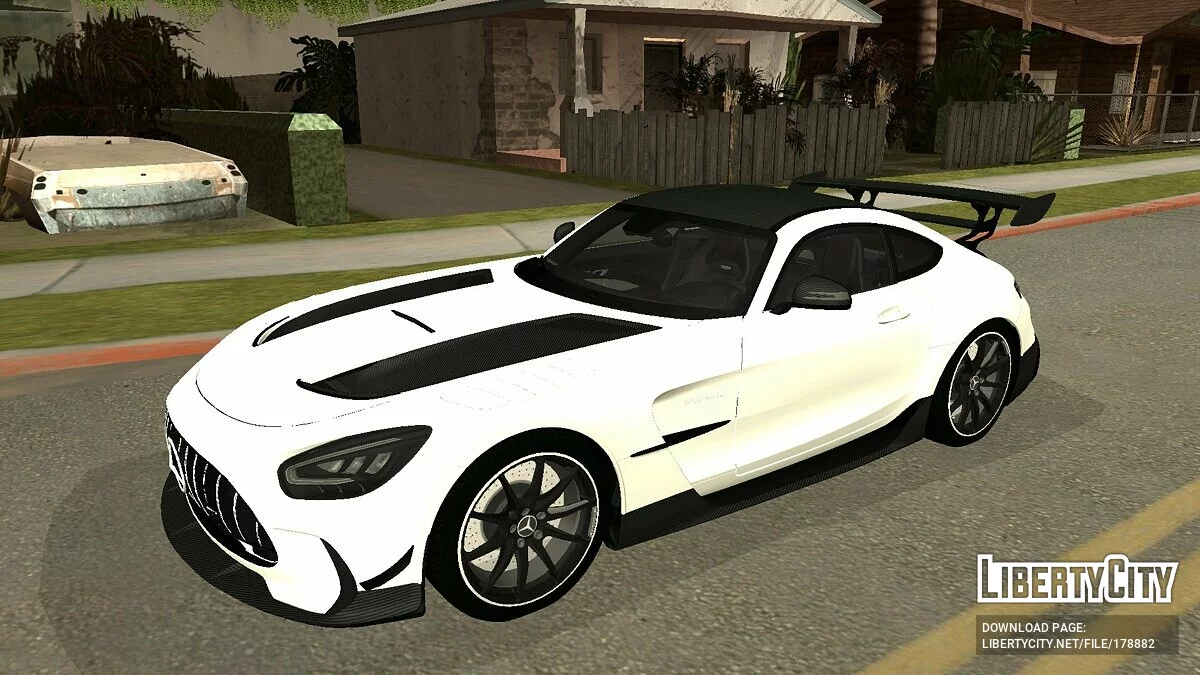Click the LibertyCity logo watermark
The image size is (1200, 675).
tap(1076, 579)
